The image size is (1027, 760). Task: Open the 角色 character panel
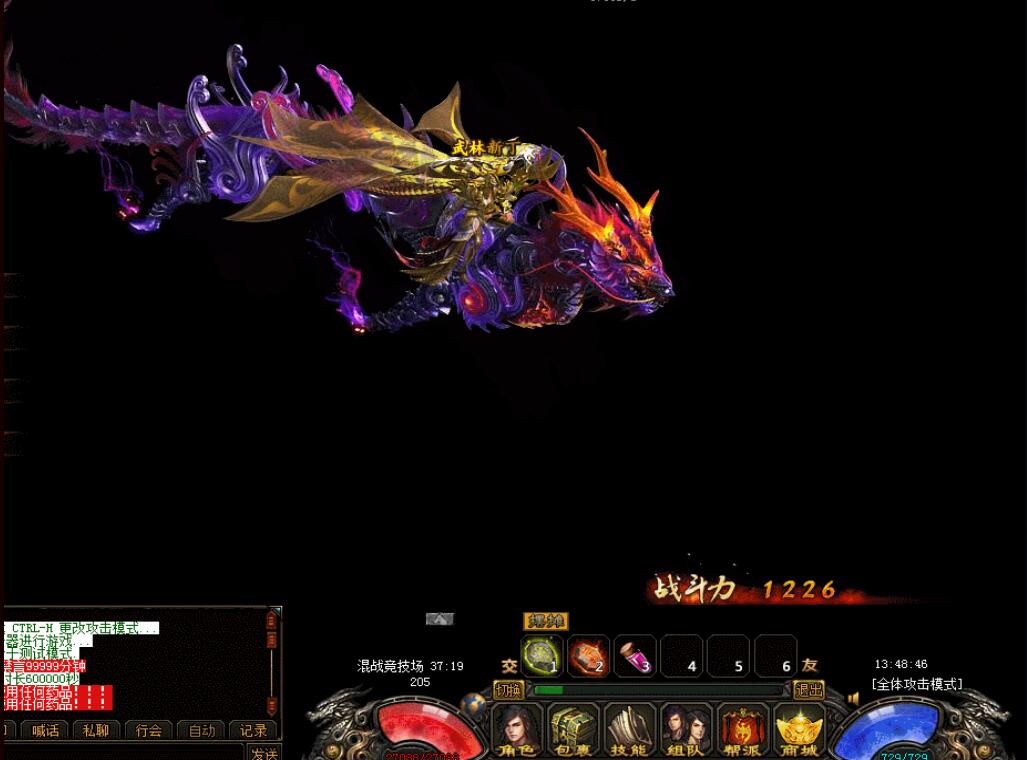click(x=518, y=729)
